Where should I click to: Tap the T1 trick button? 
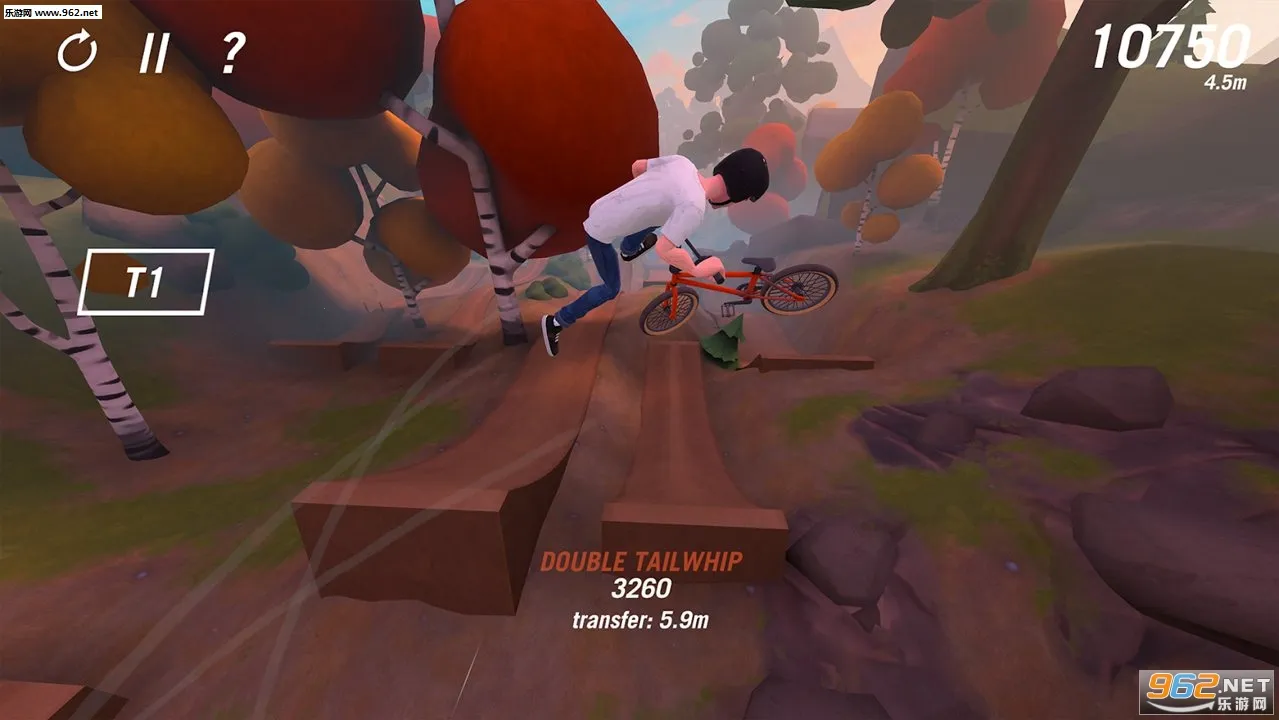[145, 282]
